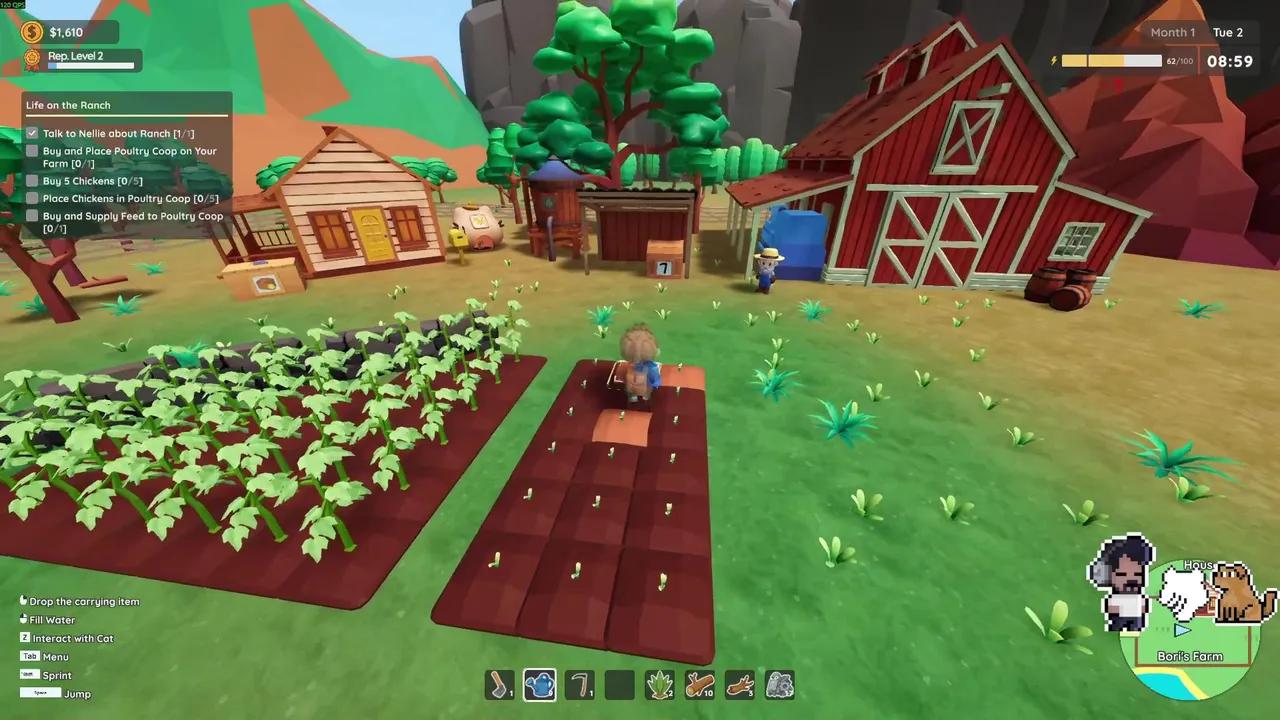The height and width of the screenshot is (720, 1280).
Task: Select the blue watering can slot
Action: tap(540, 685)
